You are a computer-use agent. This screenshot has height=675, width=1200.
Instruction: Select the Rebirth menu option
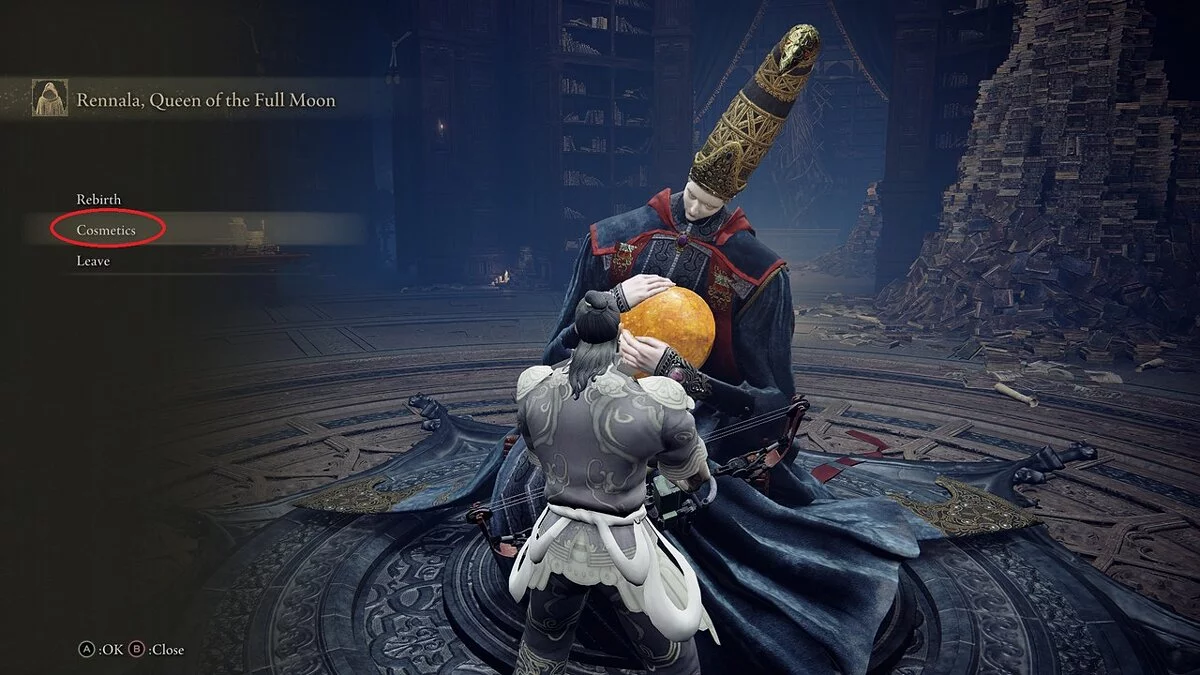pyautogui.click(x=99, y=199)
